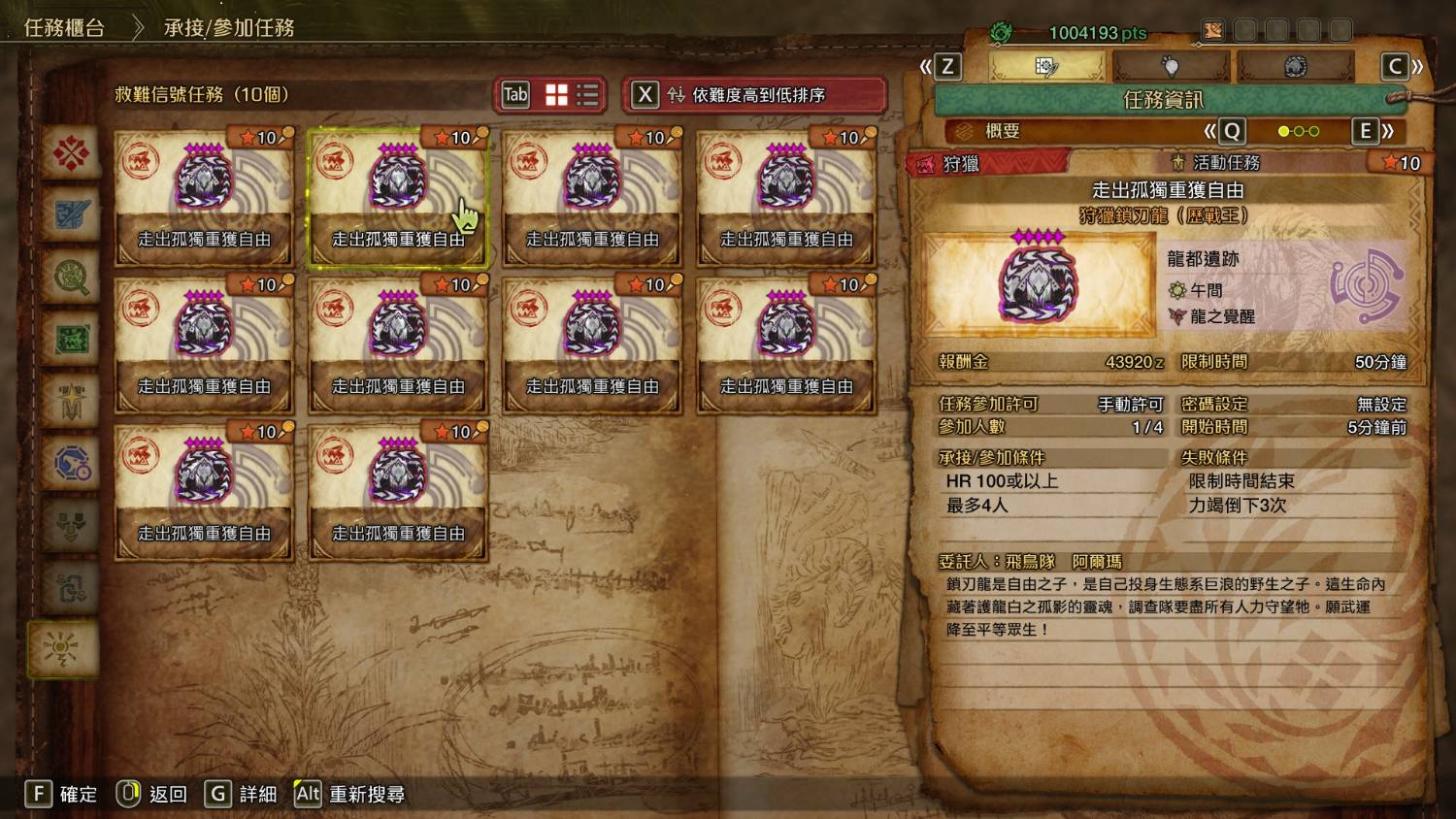Viewport: 1456px width, 819px height.
Task: Switch to the lightbulb hint tab
Action: pyautogui.click(x=1171, y=66)
